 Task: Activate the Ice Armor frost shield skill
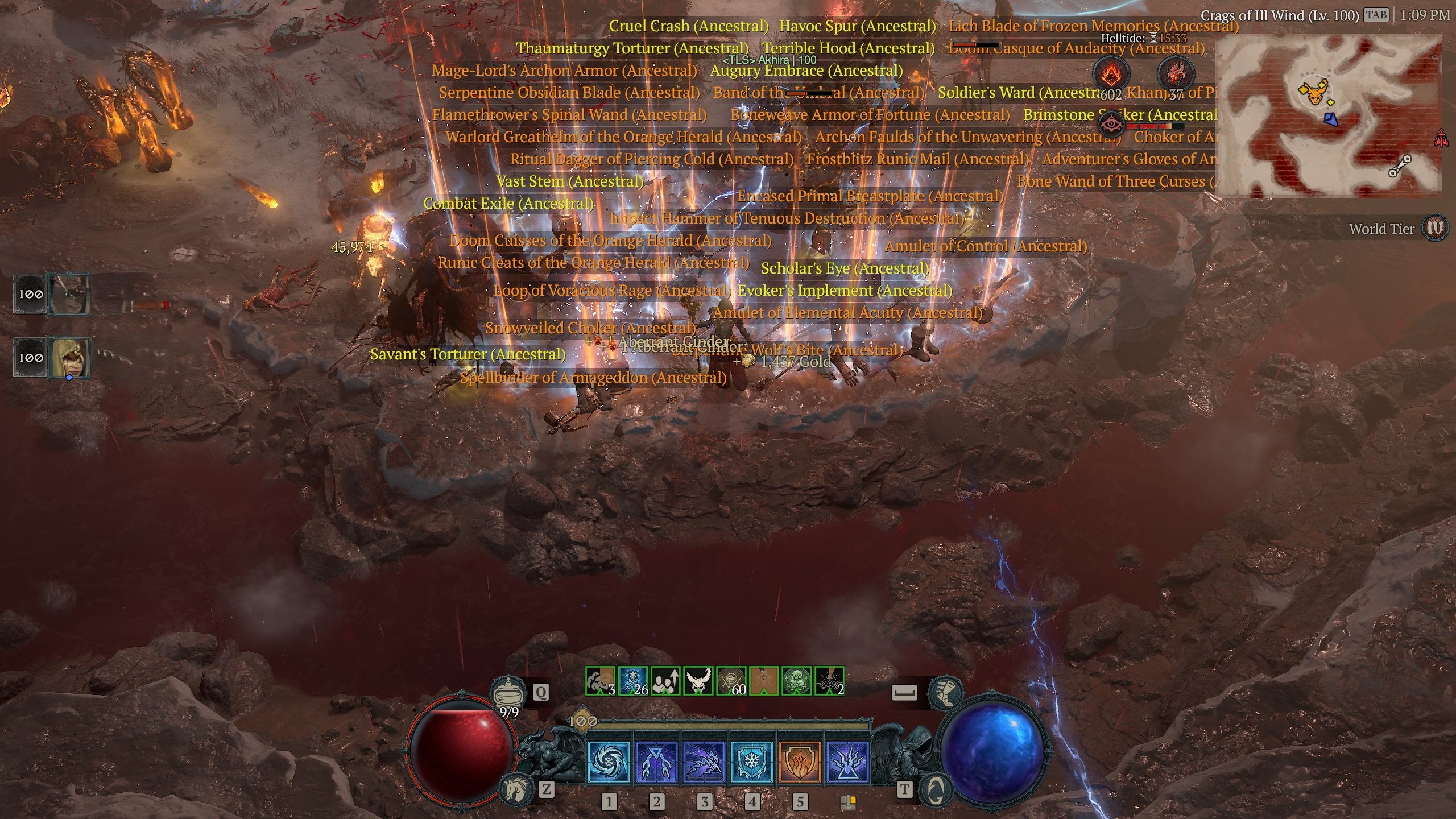click(751, 762)
